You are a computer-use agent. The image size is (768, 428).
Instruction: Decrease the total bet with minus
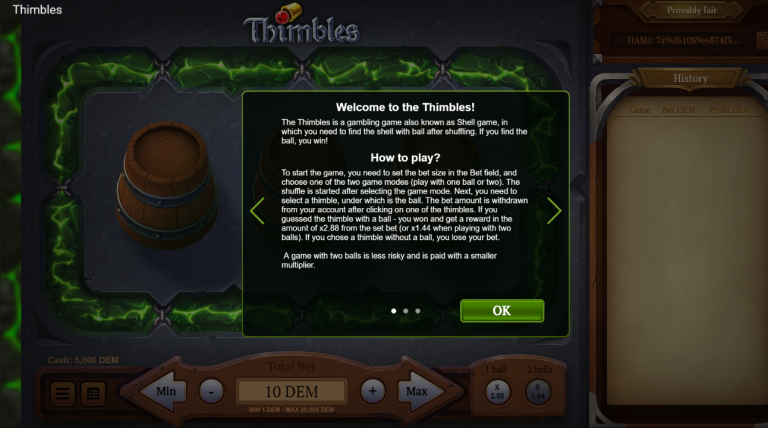pos(211,391)
